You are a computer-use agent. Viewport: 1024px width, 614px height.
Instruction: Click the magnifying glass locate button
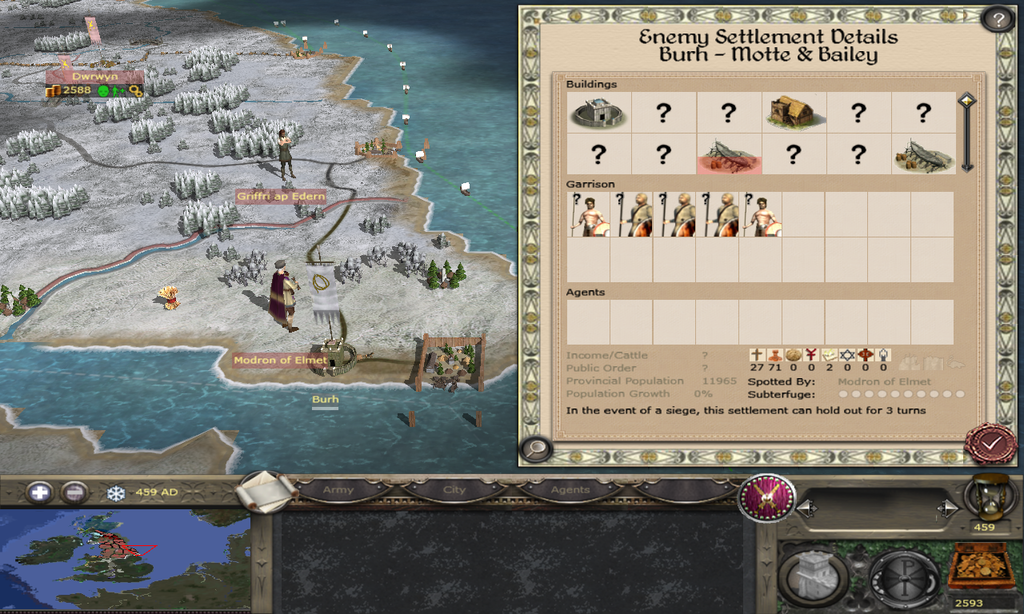click(x=536, y=449)
